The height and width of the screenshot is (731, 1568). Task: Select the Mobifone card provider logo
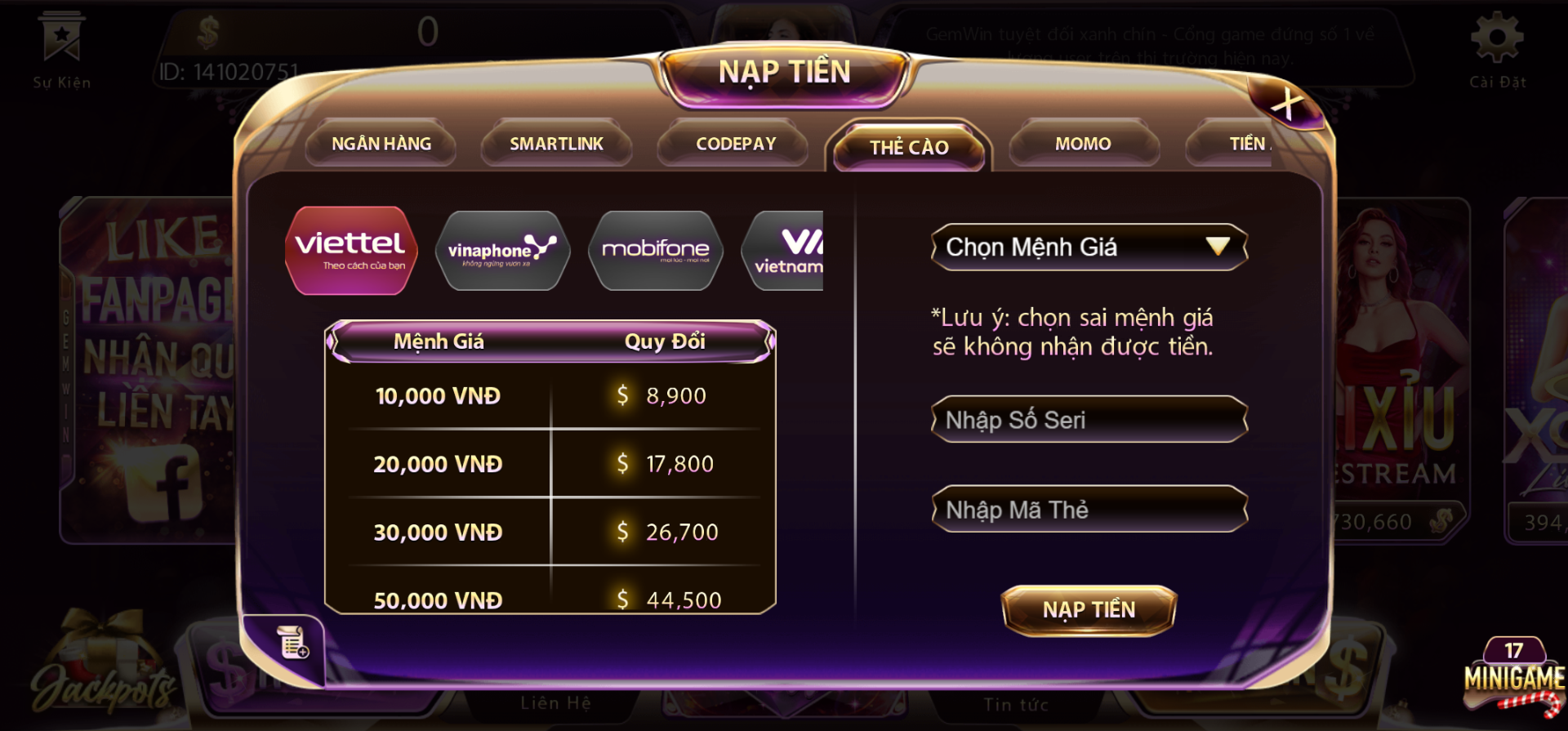pos(655,251)
